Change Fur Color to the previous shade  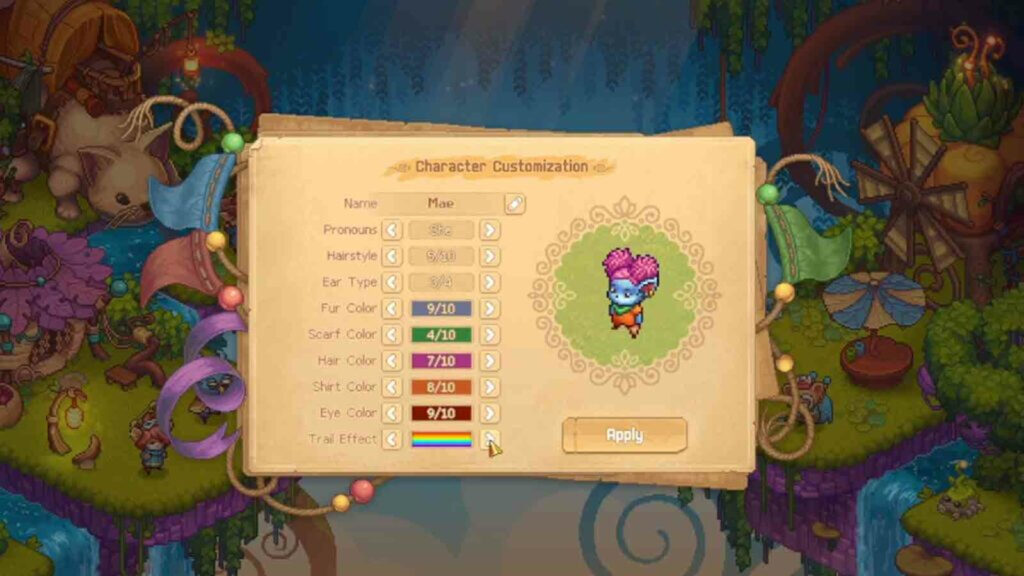392,309
